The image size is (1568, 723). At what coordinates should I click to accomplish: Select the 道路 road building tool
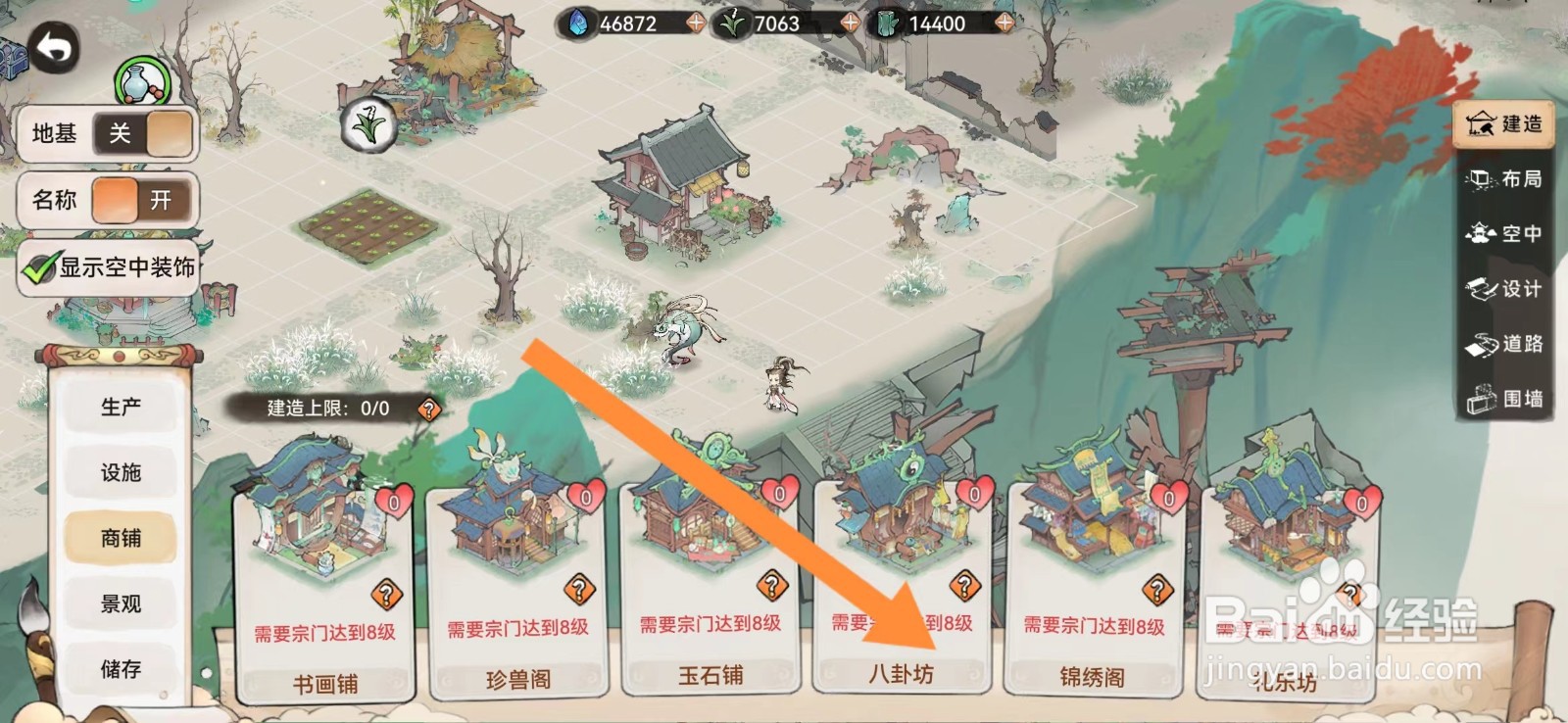click(1506, 344)
